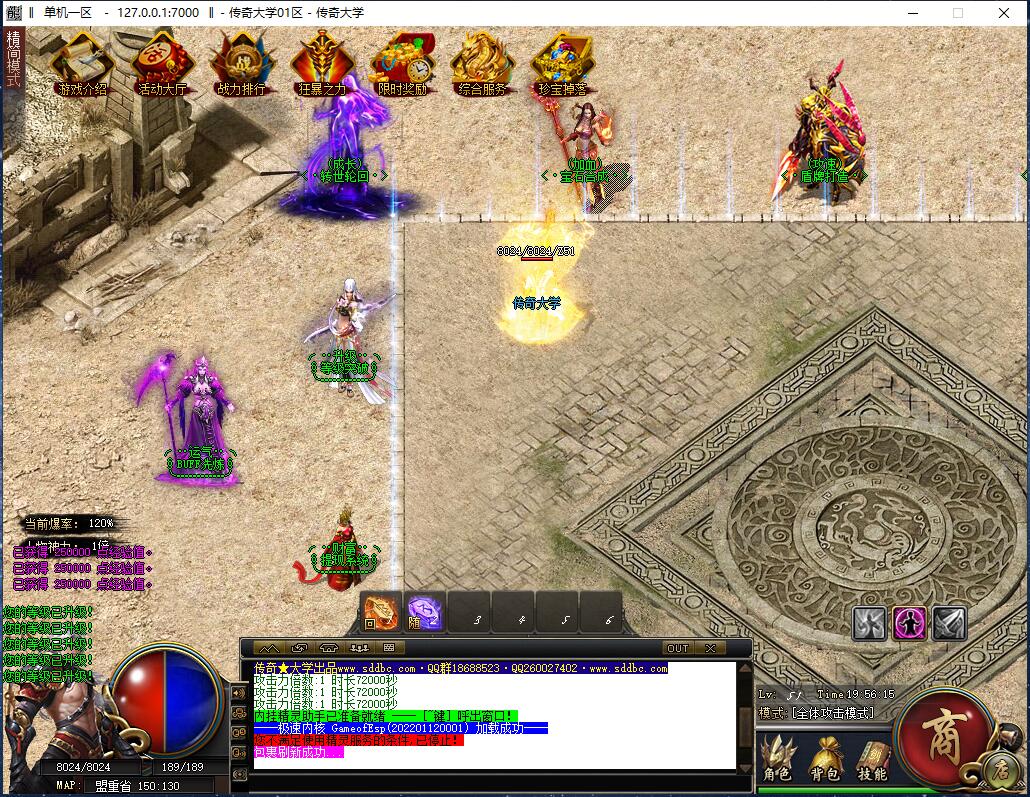Use the purple 随 random teleport slot
Image resolution: width=1030 pixels, height=797 pixels.
424,613
